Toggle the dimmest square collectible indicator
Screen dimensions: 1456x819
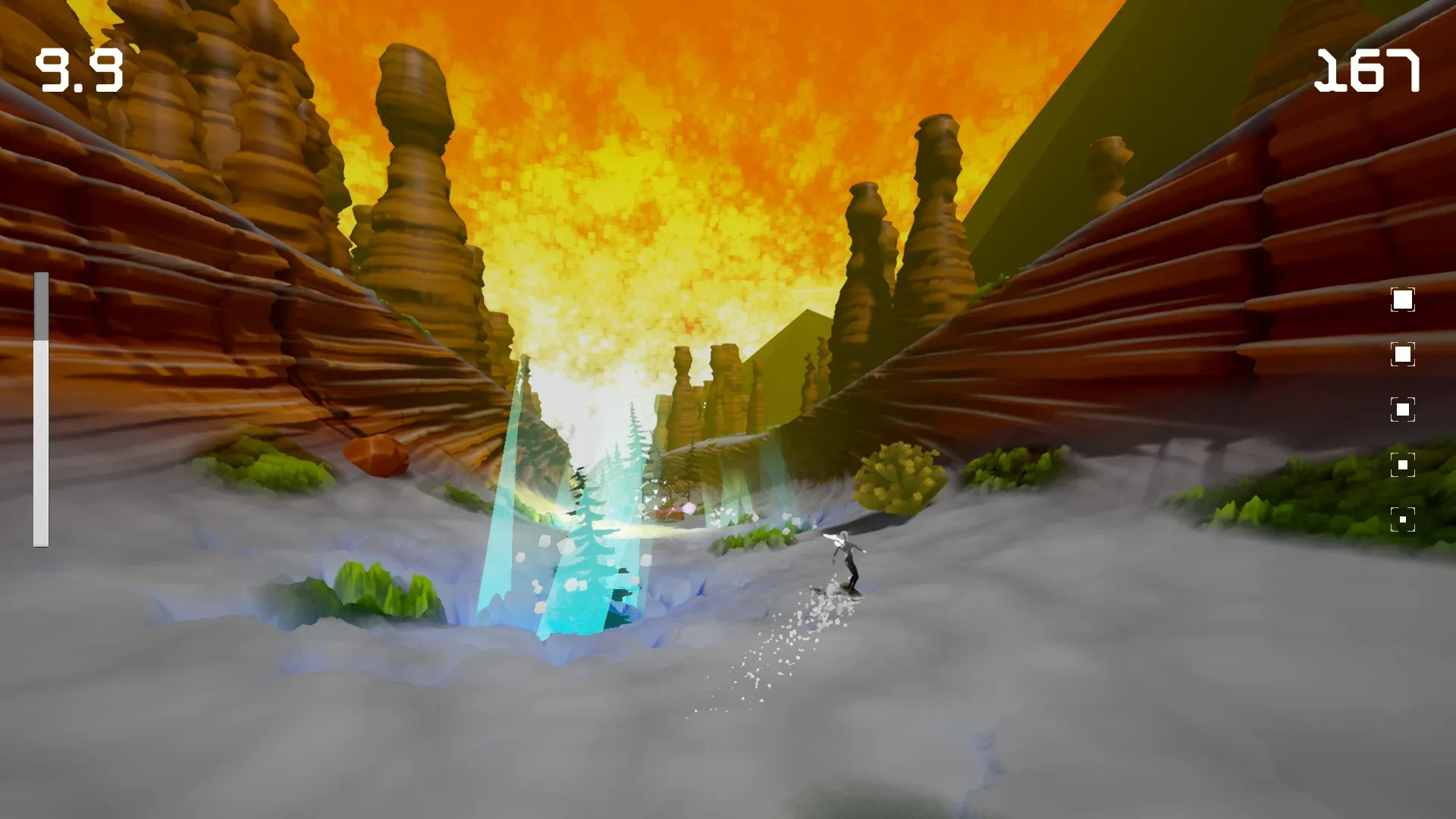coord(1402,518)
